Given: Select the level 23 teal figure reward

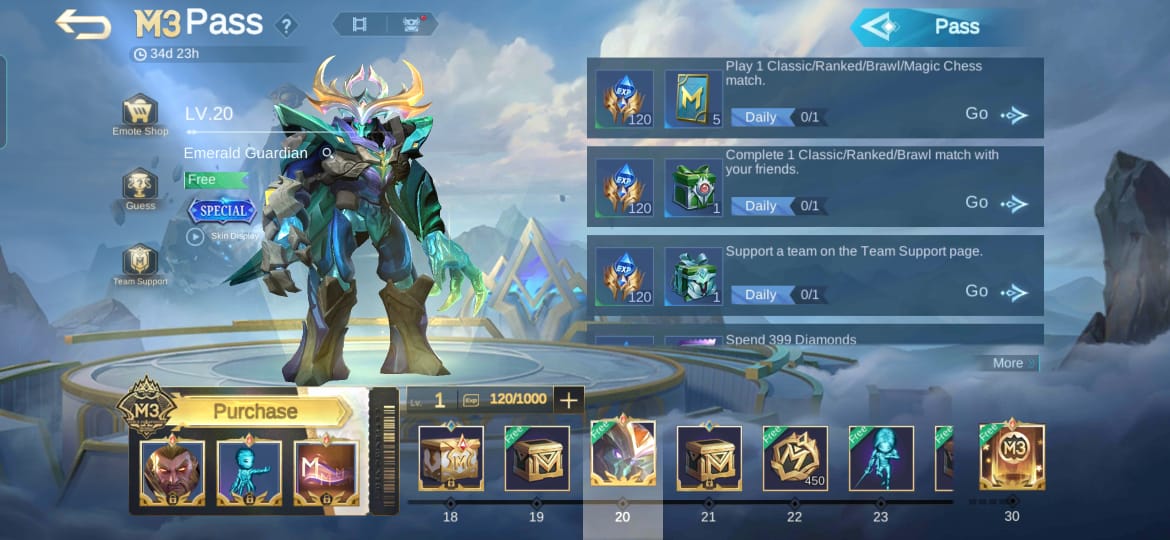Looking at the screenshot, I should point(881,458).
